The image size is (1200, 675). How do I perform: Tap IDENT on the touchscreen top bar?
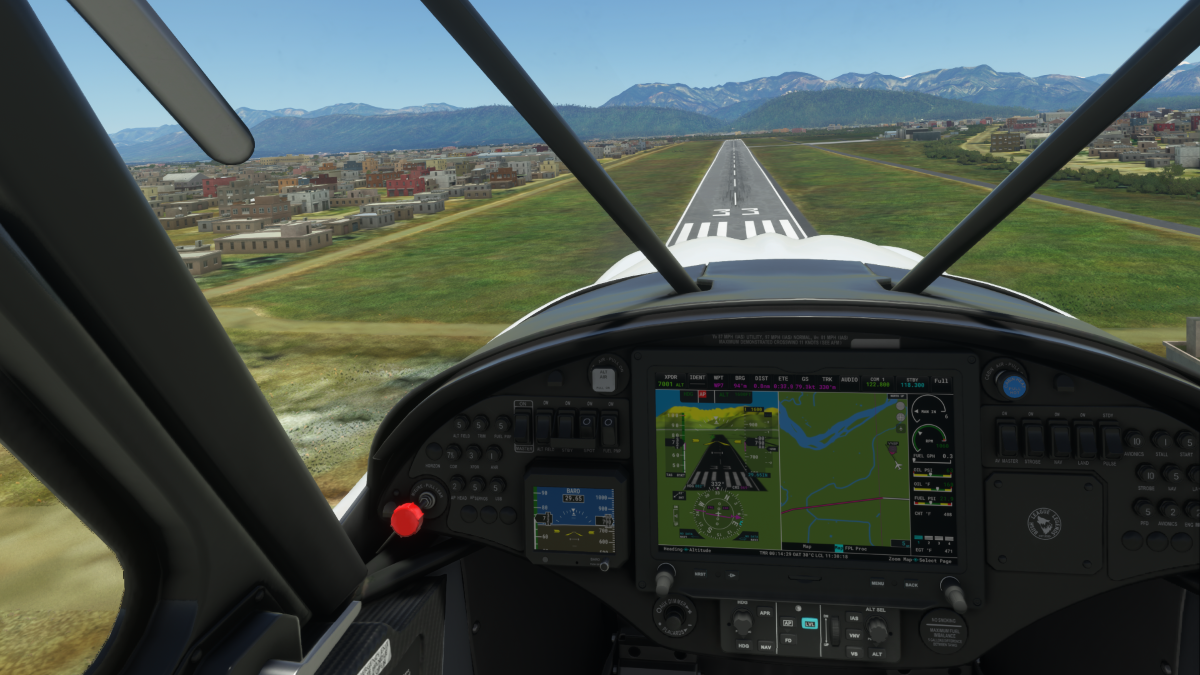pos(697,381)
